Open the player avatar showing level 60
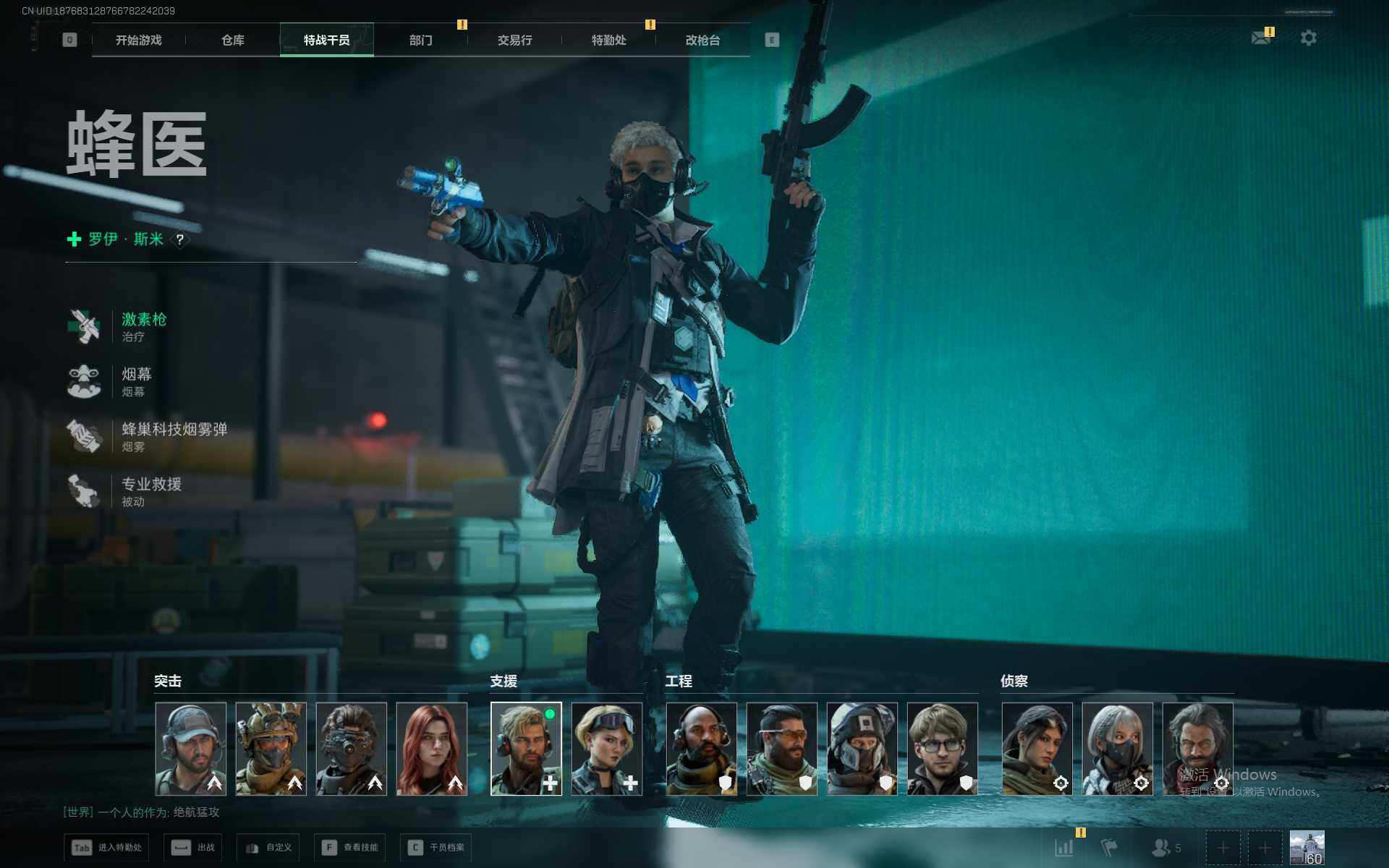 pyautogui.click(x=1307, y=847)
